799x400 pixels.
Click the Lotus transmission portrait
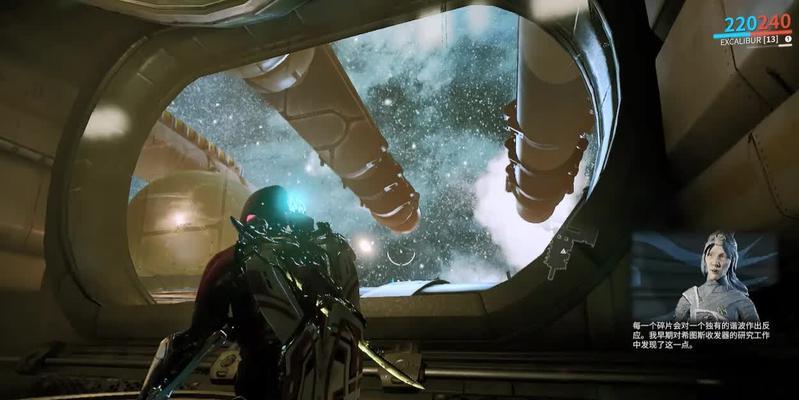(712, 277)
